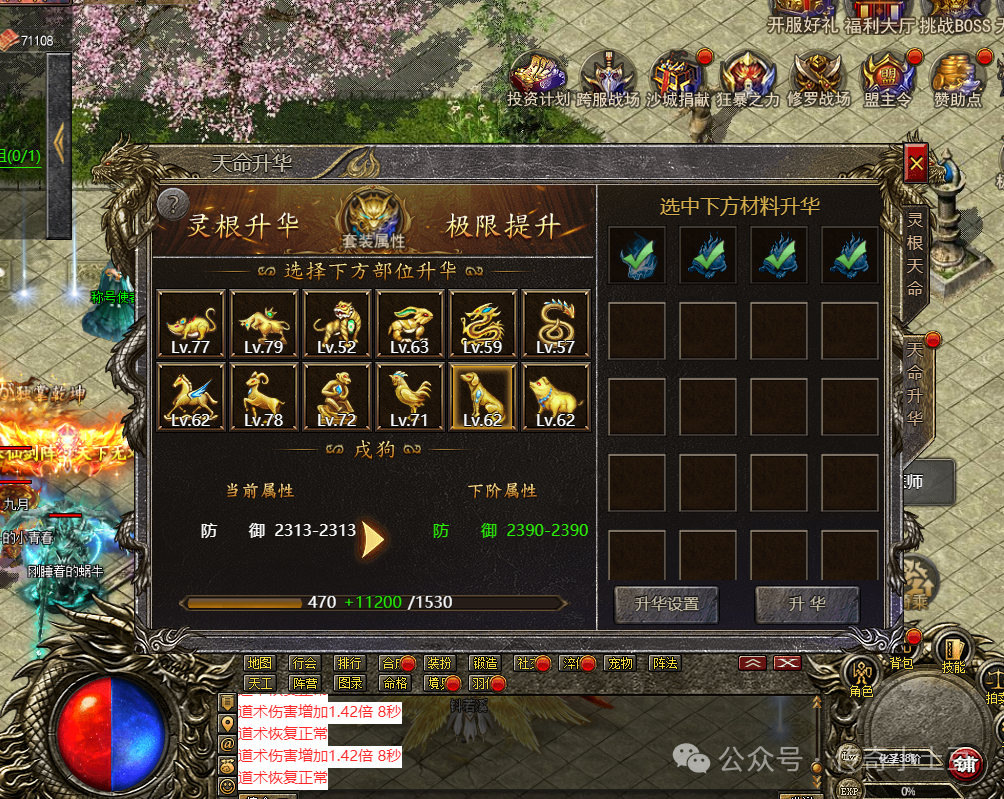The image size is (1004, 799).
Task: Select the monkey zodiac slot Lv.72
Action: click(337, 397)
